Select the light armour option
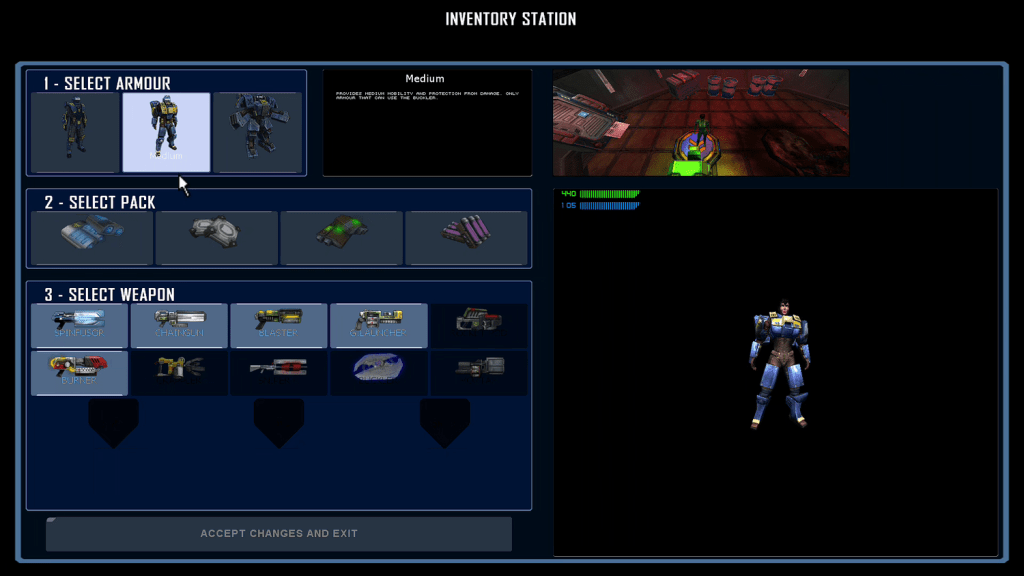This screenshot has width=1024, height=576. pyautogui.click(x=75, y=133)
